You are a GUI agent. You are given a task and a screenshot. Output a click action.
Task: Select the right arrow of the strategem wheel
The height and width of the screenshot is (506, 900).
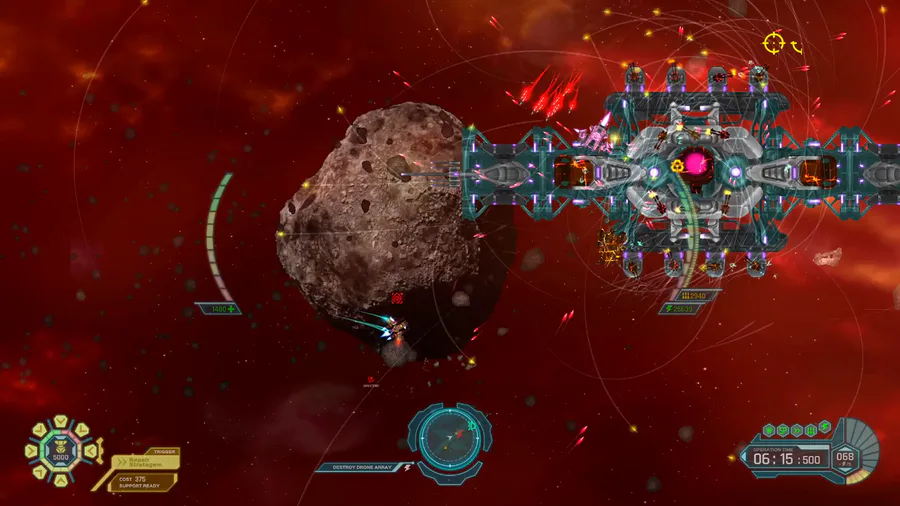89,452
